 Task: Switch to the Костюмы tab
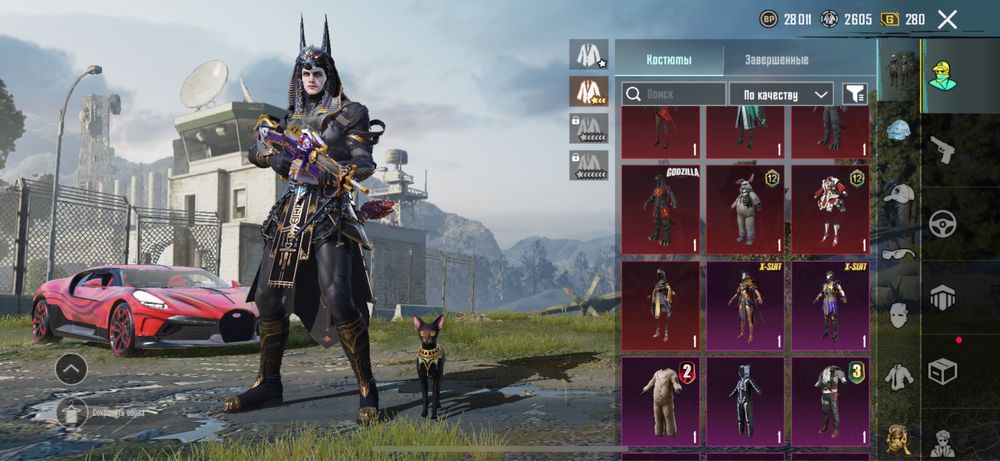[668, 60]
